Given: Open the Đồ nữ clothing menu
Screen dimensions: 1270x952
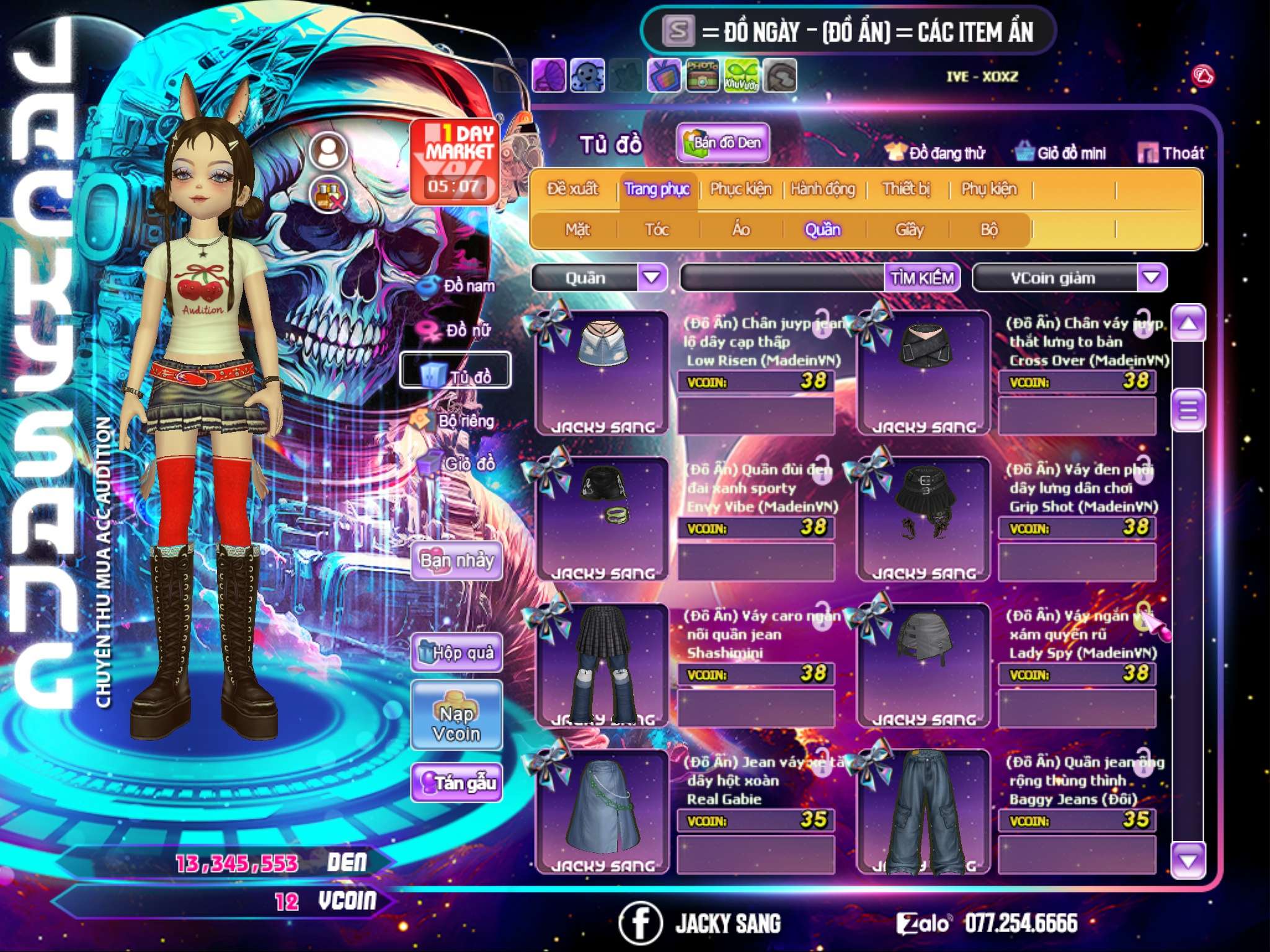Looking at the screenshot, I should coord(460,330).
